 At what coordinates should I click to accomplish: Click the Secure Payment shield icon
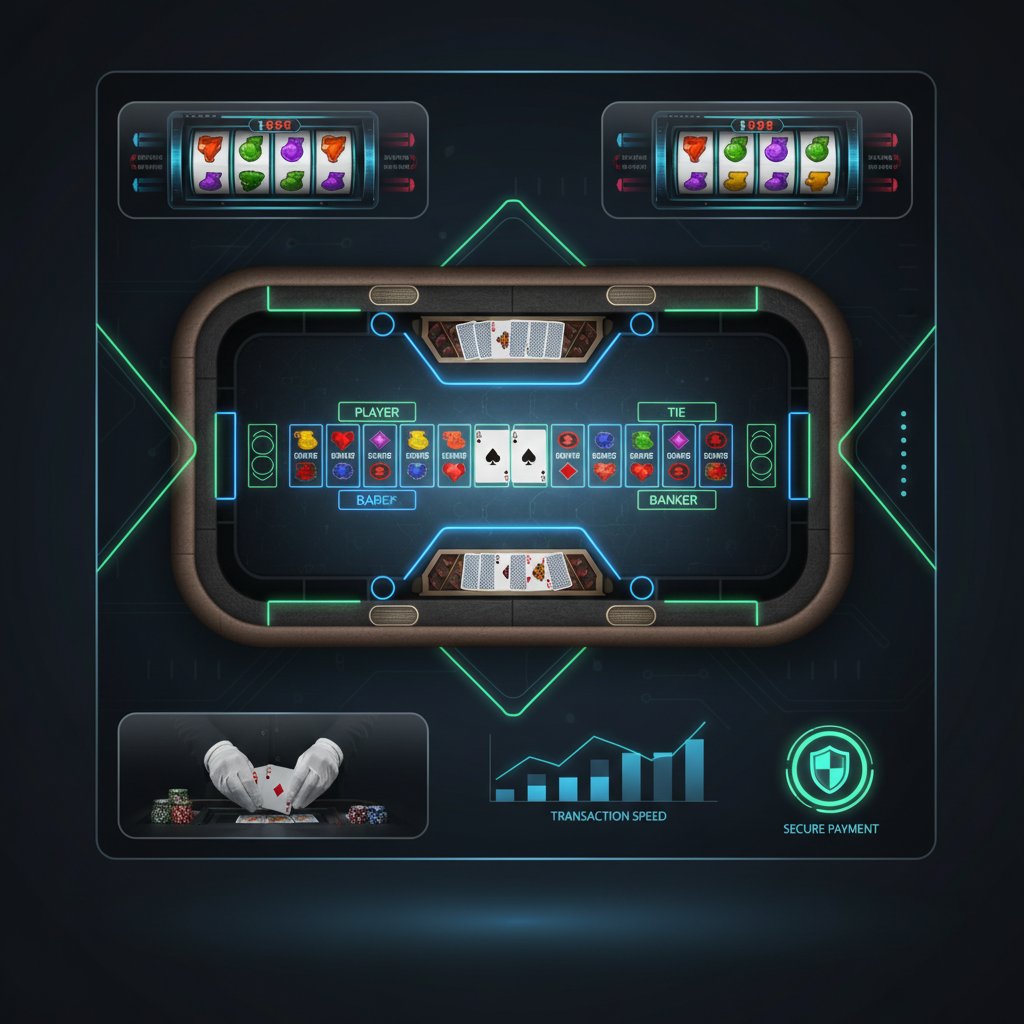[x=830, y=770]
